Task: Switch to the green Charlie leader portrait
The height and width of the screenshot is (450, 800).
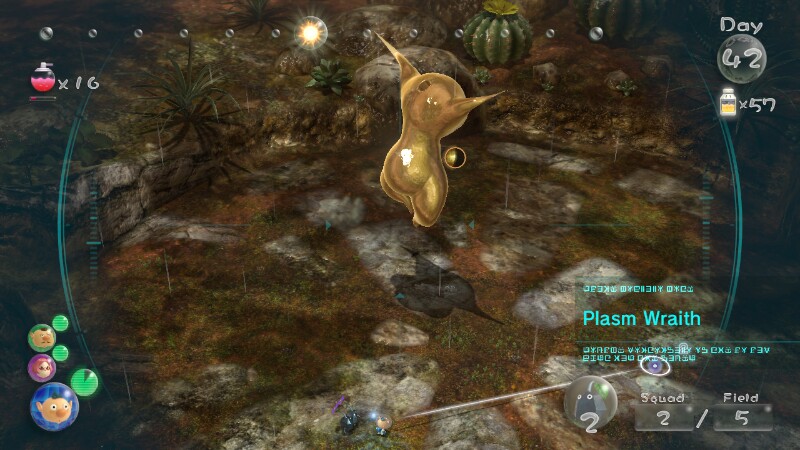Action: point(41,336)
